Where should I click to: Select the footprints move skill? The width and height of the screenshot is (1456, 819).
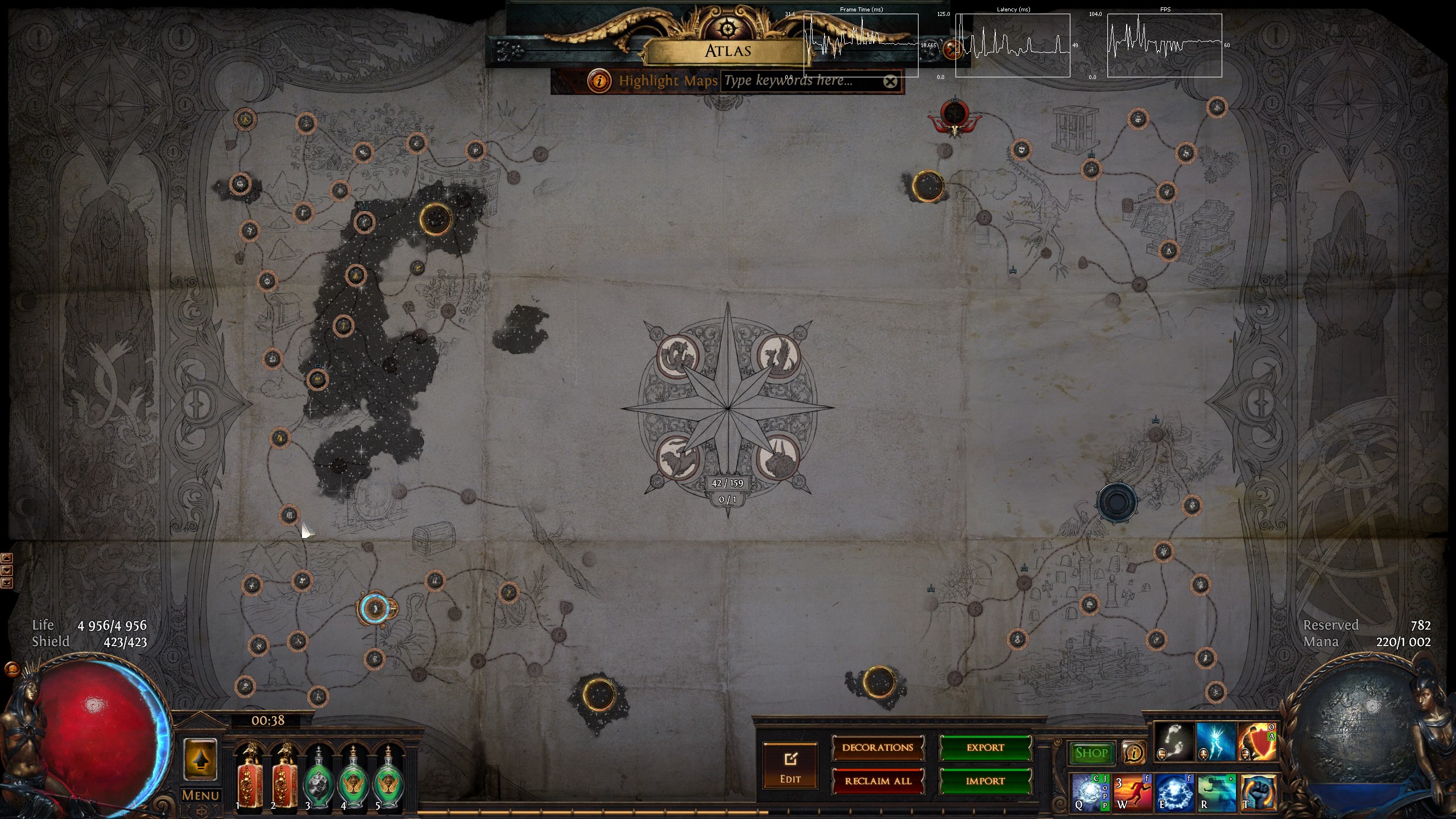[1174, 743]
